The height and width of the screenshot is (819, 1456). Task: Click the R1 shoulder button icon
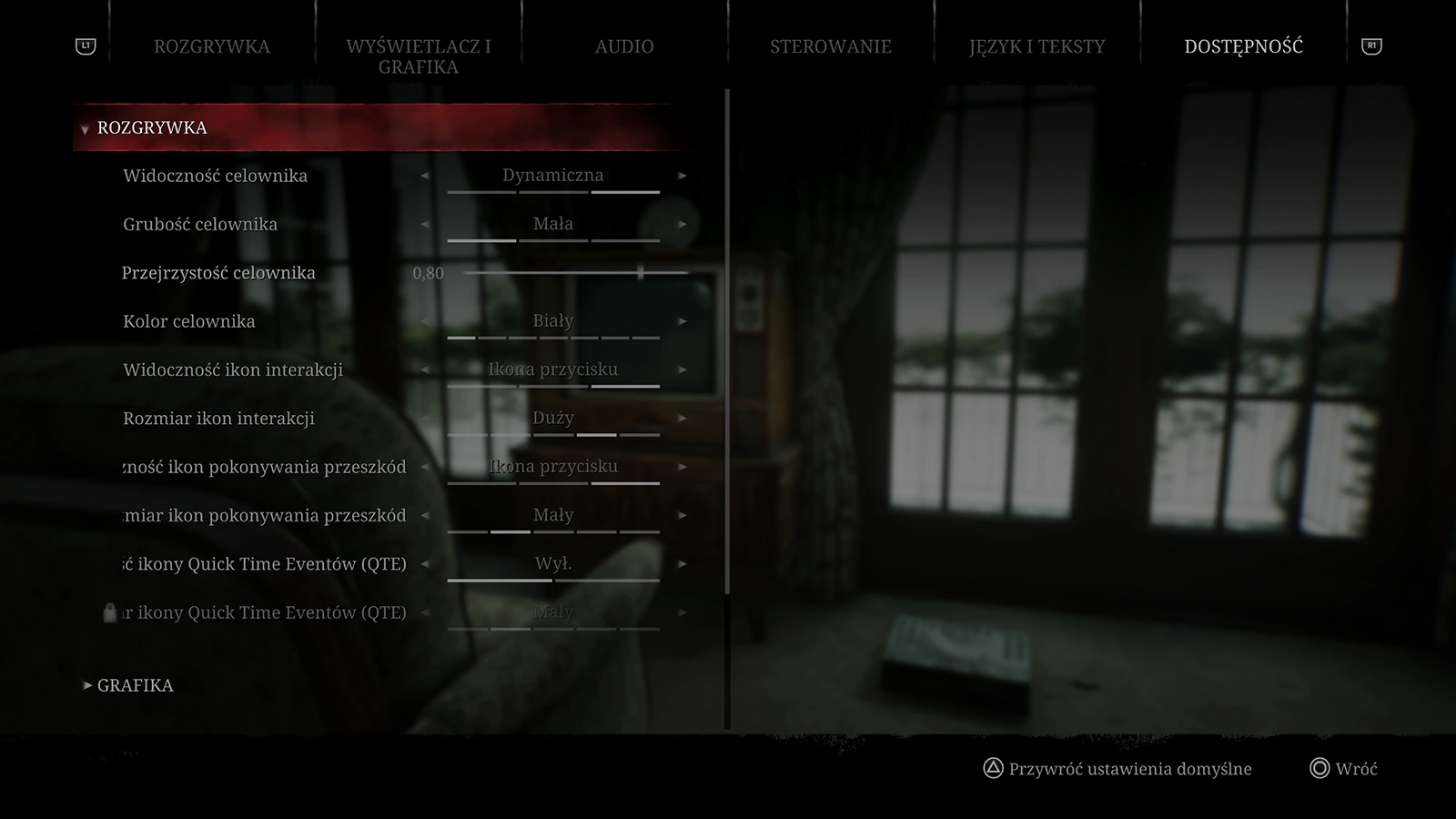coord(1372,44)
